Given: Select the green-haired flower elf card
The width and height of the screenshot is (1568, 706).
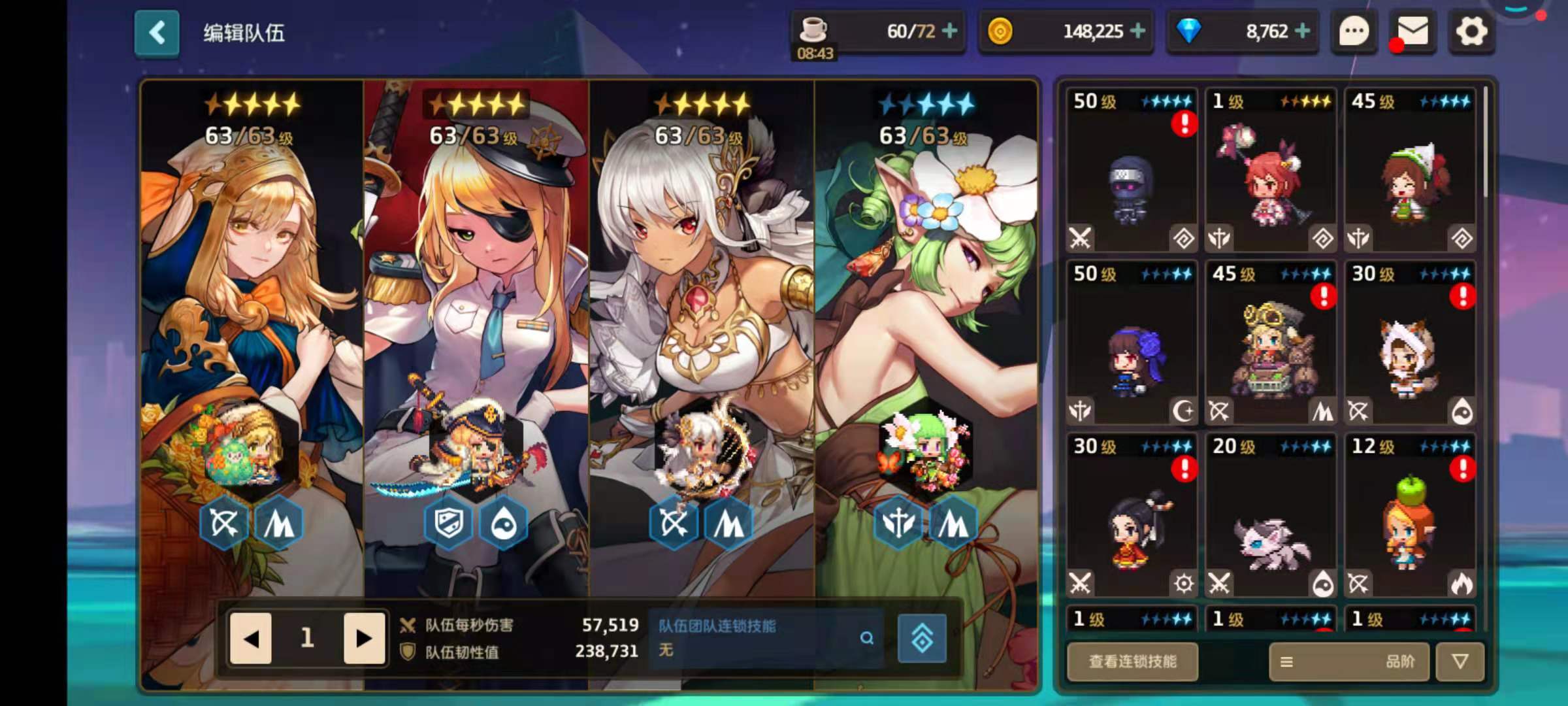Looking at the screenshot, I should [926, 327].
